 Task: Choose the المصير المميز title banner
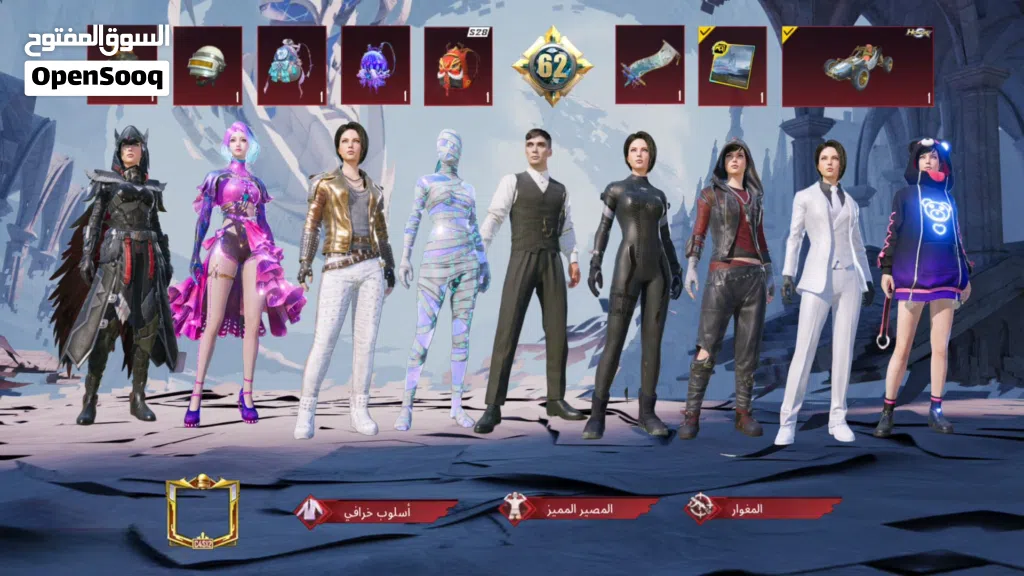tap(580, 509)
